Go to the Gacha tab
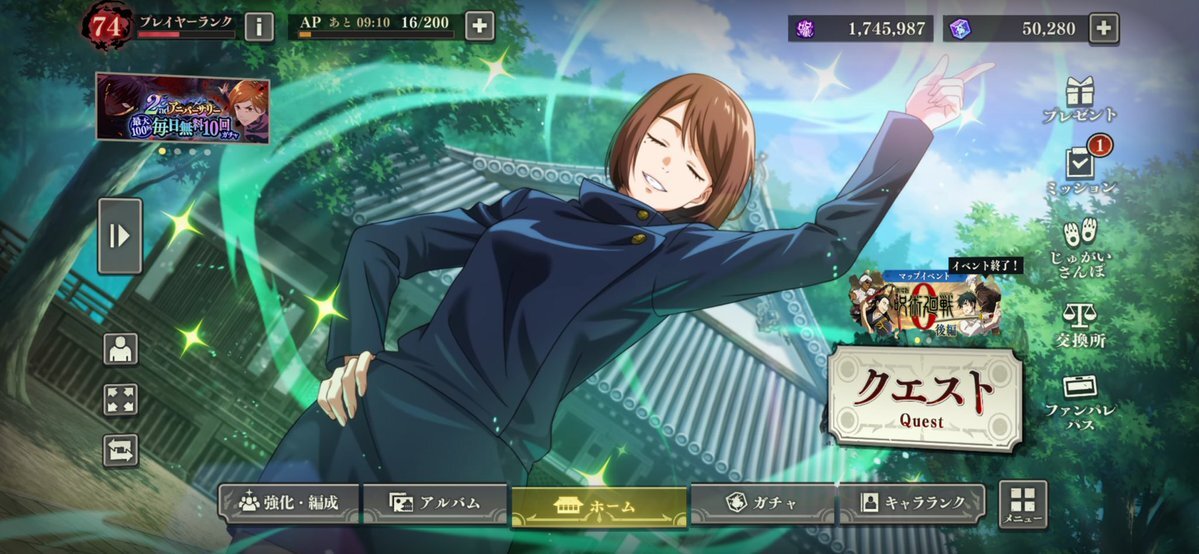 click(x=762, y=504)
